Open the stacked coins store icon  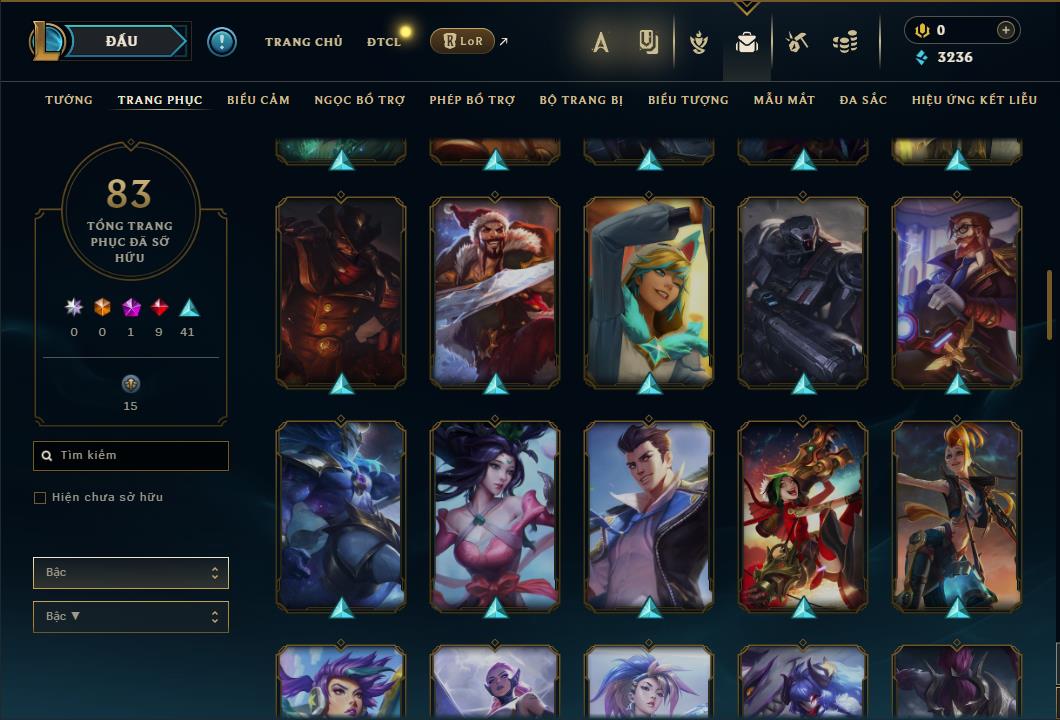tap(845, 42)
